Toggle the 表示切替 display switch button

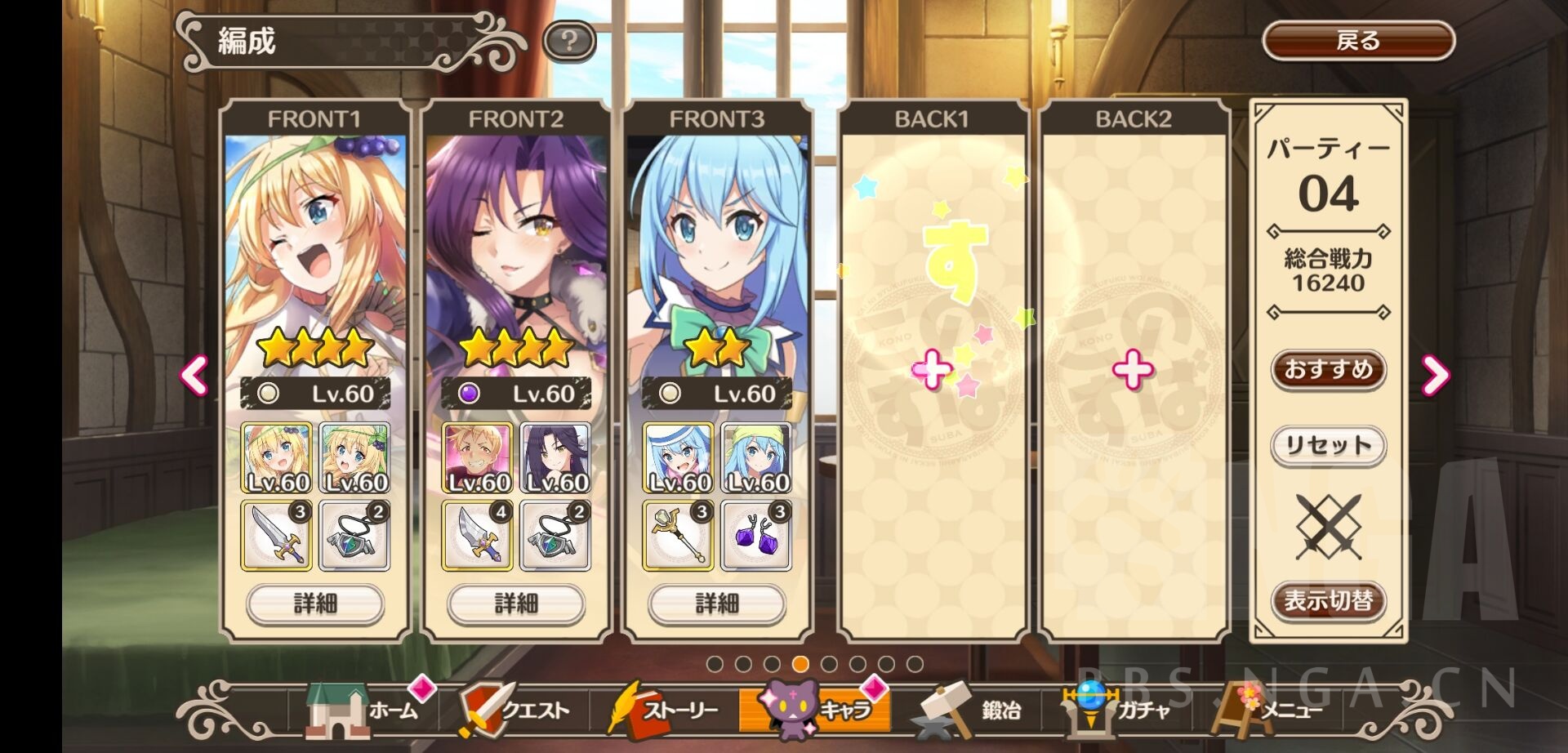click(x=1328, y=602)
